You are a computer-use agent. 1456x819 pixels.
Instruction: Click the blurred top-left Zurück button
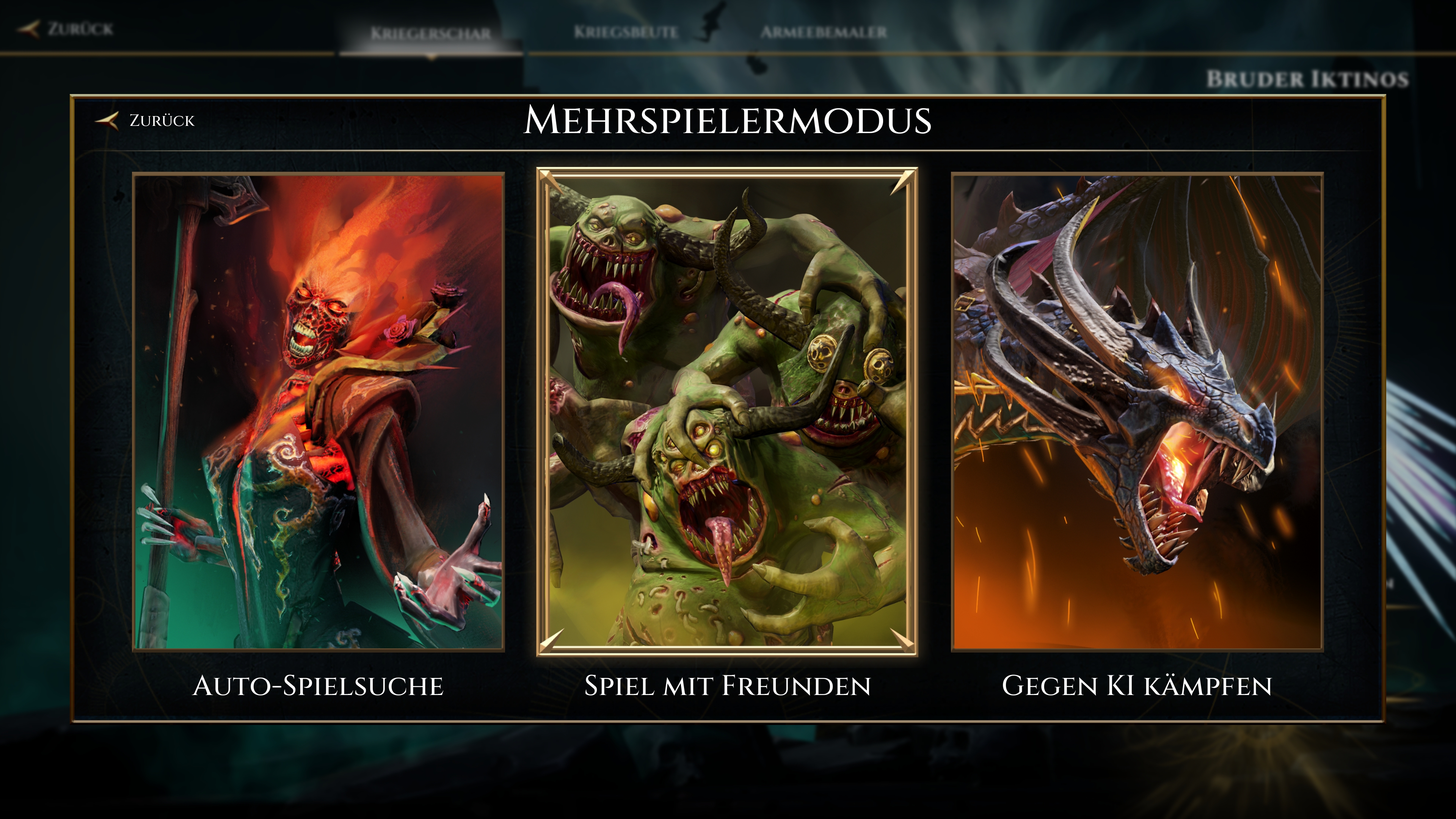click(x=67, y=28)
